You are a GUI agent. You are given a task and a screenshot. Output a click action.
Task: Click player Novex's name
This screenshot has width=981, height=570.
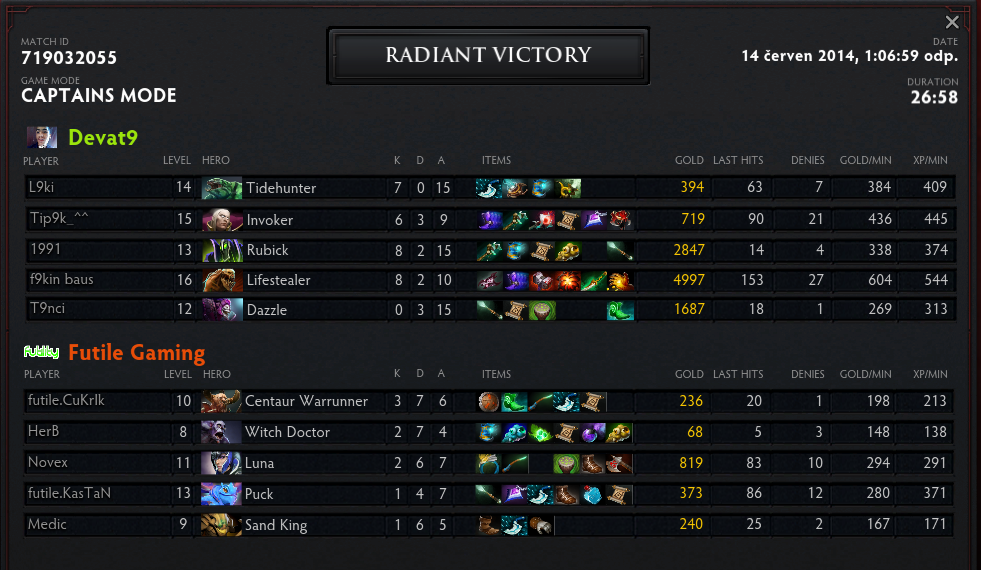47,463
